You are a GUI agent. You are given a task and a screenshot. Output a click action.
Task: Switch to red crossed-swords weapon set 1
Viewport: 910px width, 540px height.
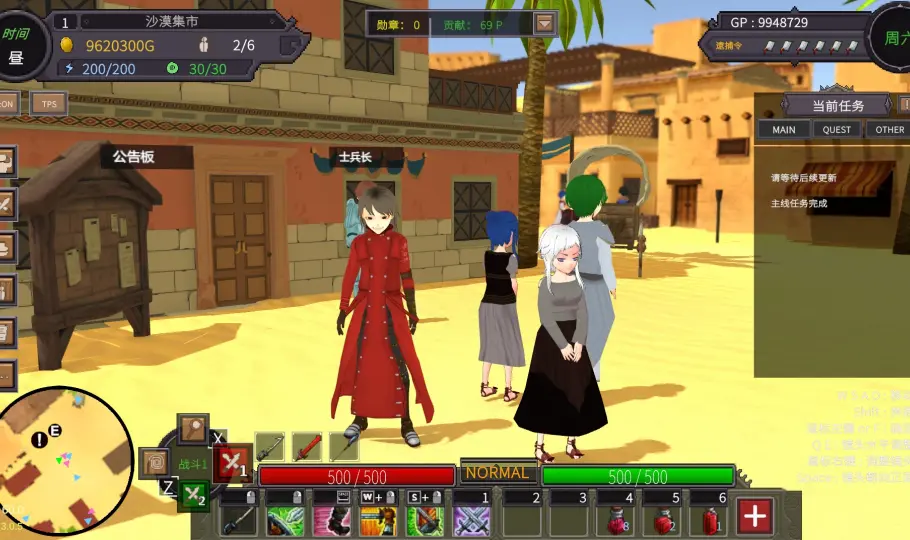pyautogui.click(x=232, y=463)
